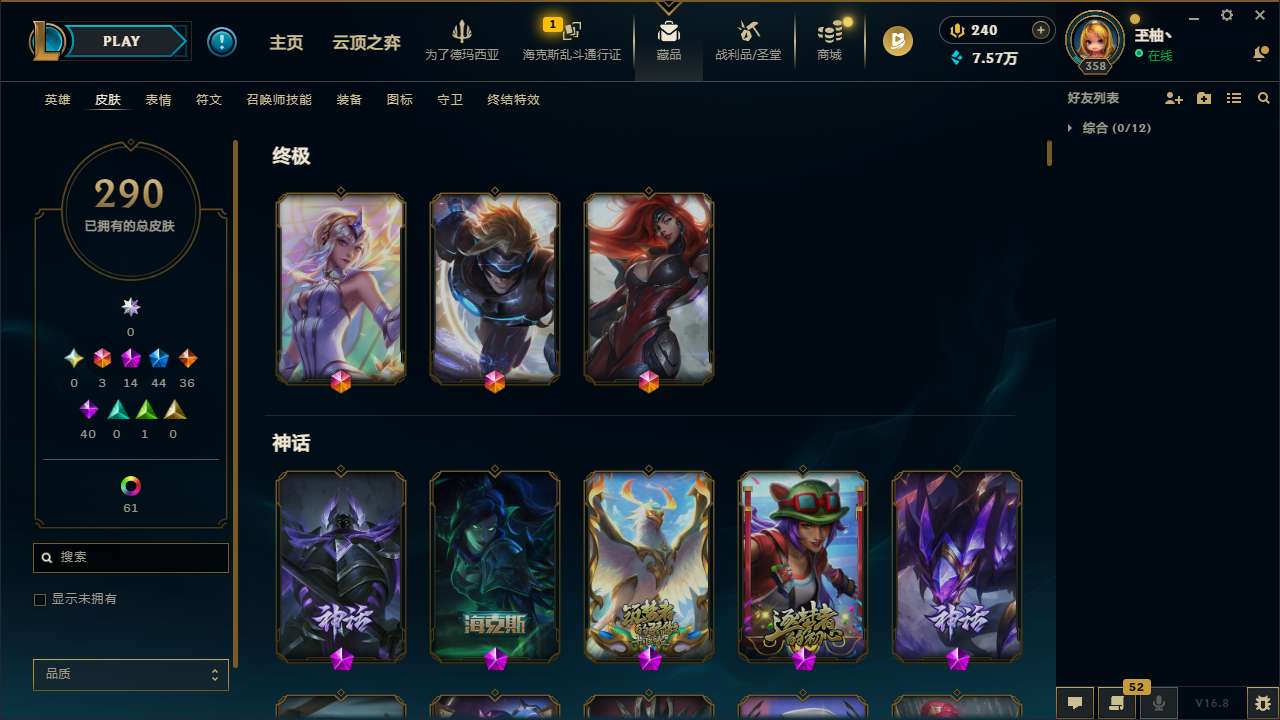This screenshot has height=720, width=1280.
Task: Open the 品质 quality filter dropdown
Action: tap(130, 674)
